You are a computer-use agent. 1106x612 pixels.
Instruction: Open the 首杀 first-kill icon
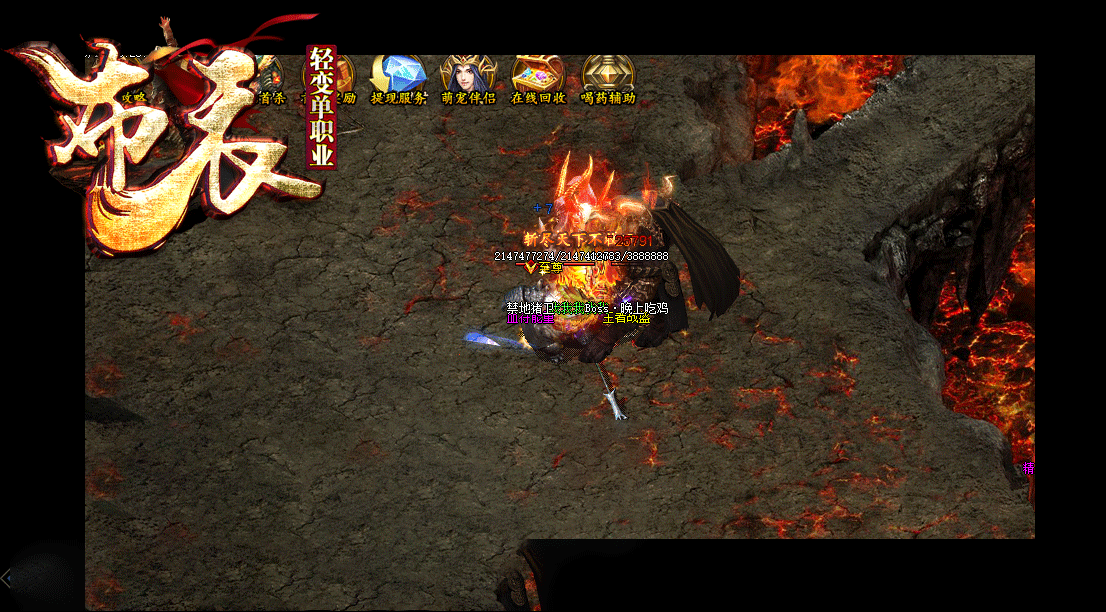[271, 80]
